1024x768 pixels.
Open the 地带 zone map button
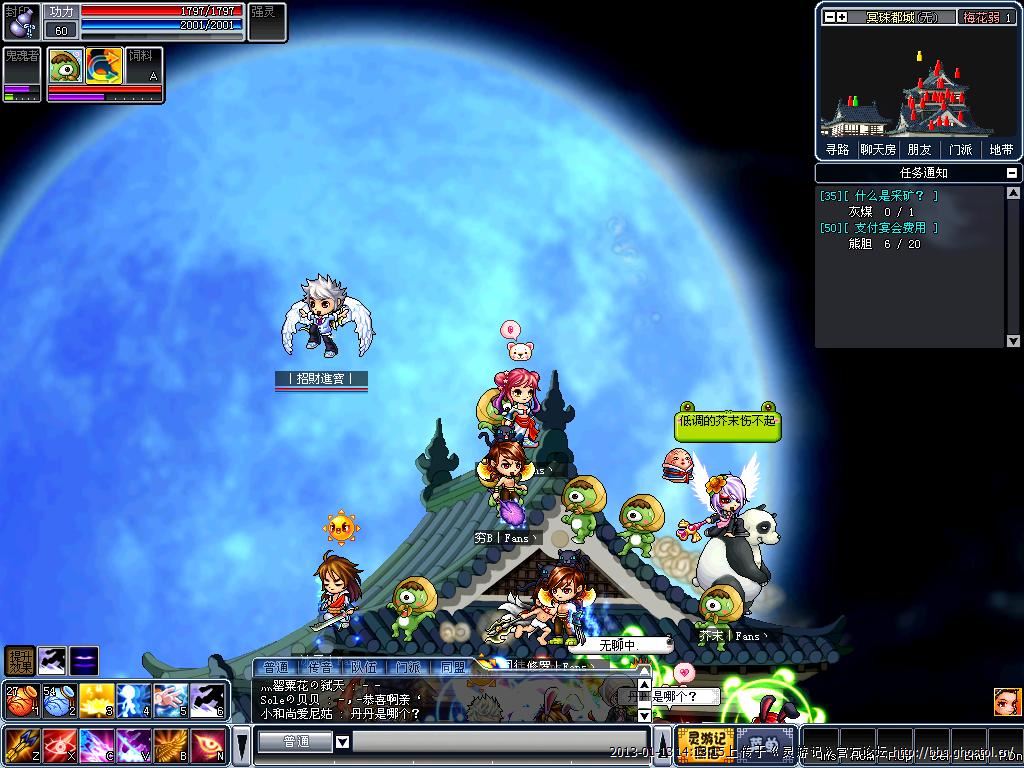pyautogui.click(x=1001, y=149)
